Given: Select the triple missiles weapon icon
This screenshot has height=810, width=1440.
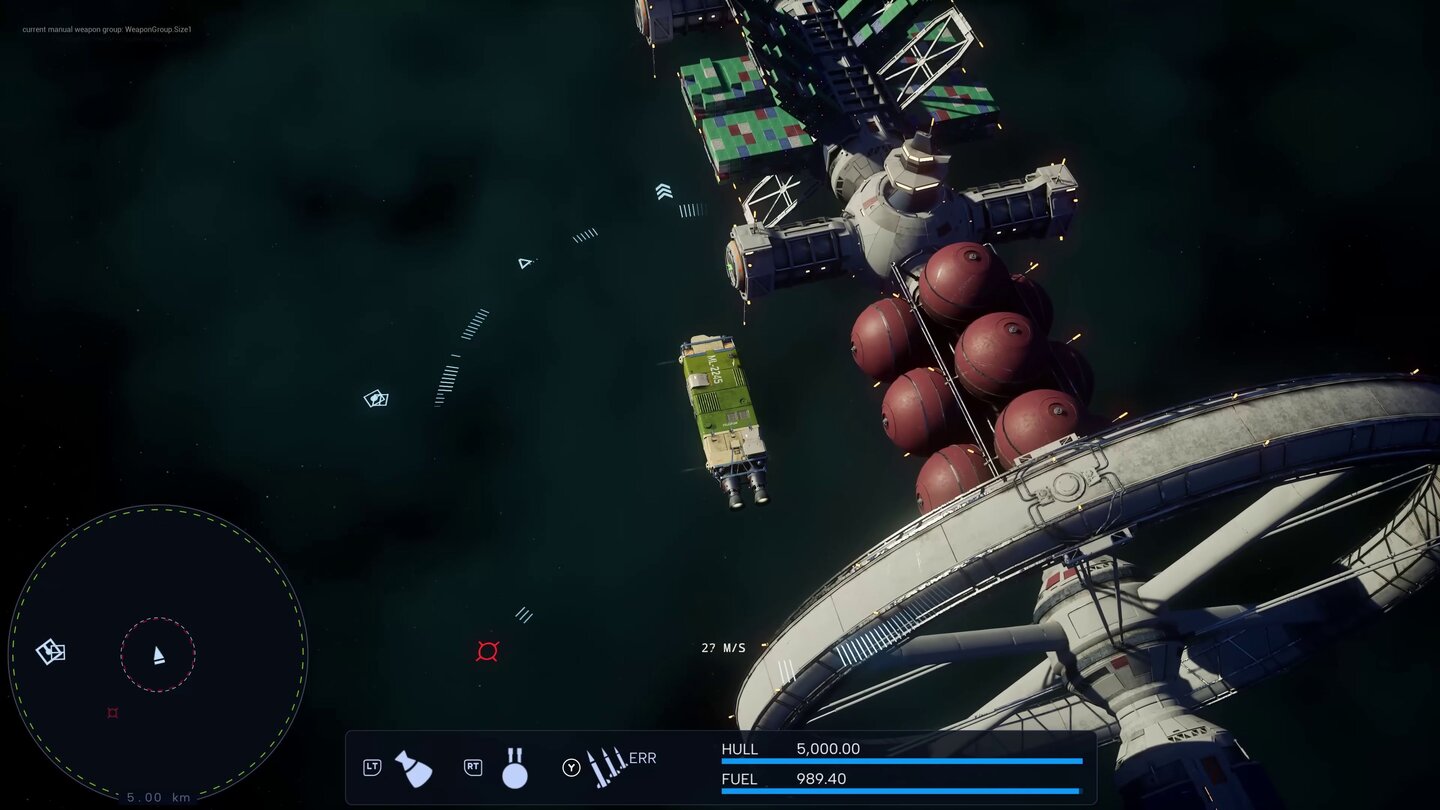Looking at the screenshot, I should click(606, 767).
